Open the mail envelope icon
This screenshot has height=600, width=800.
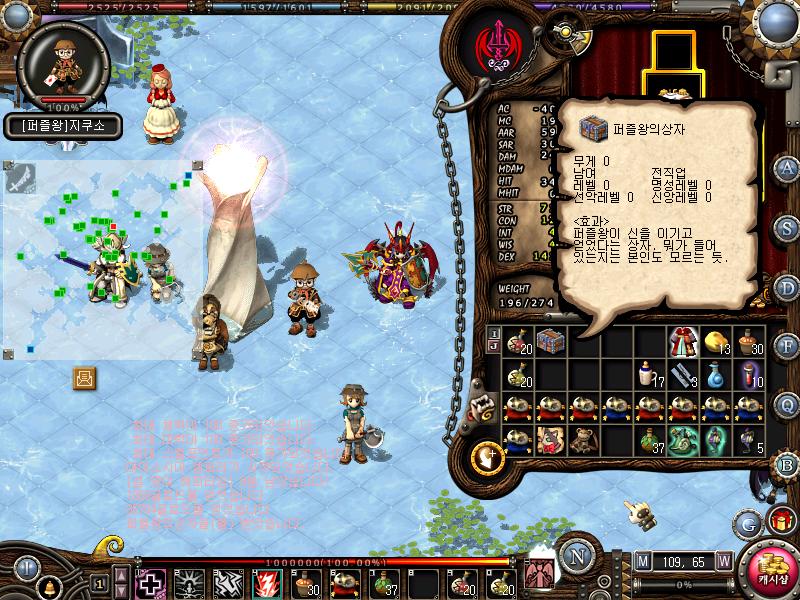coord(84,377)
